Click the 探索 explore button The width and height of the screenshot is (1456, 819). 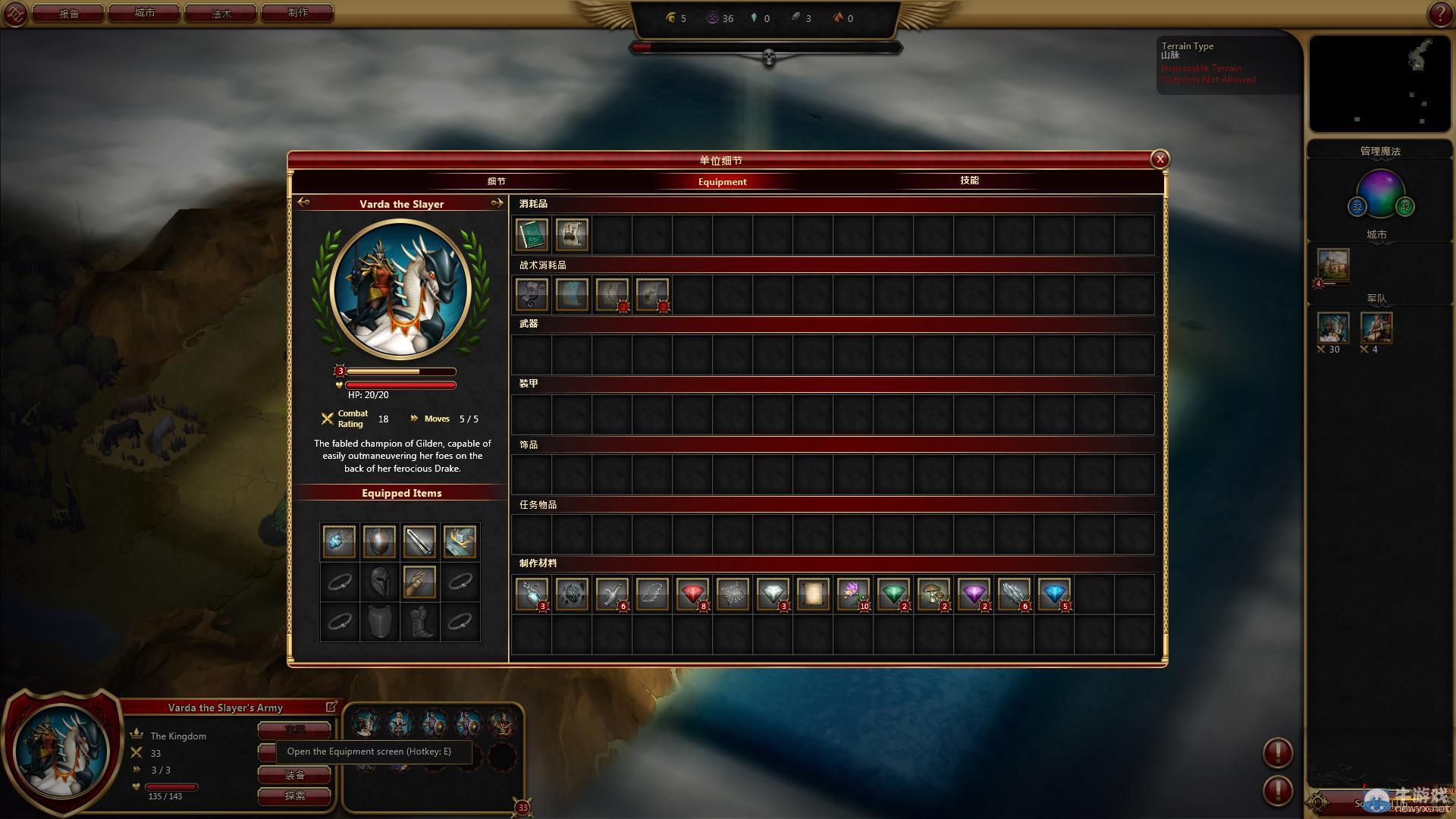tap(294, 795)
